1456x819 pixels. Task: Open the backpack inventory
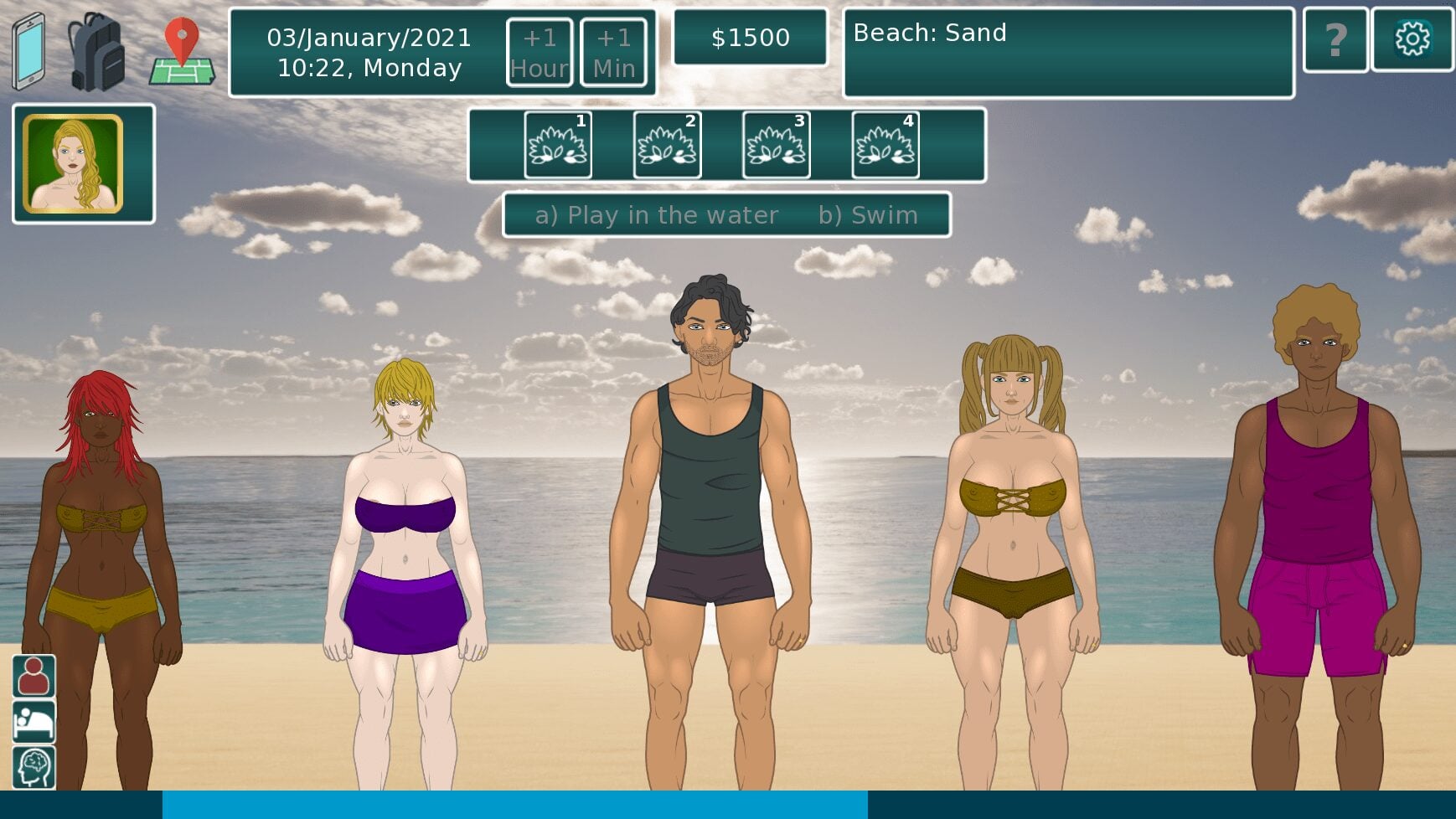coord(96,51)
